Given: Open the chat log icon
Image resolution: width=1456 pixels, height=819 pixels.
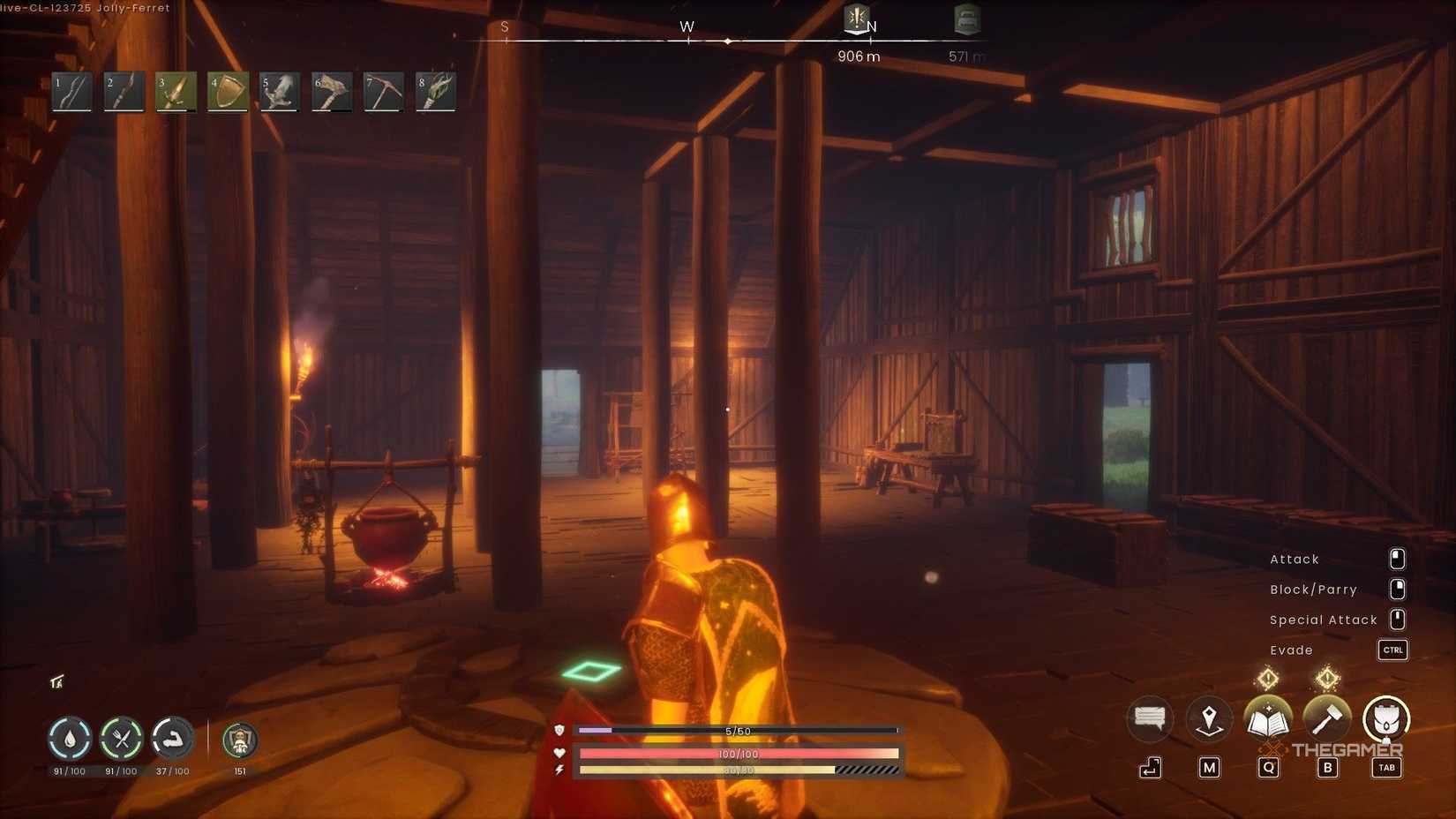Looking at the screenshot, I should (x=1148, y=718).
